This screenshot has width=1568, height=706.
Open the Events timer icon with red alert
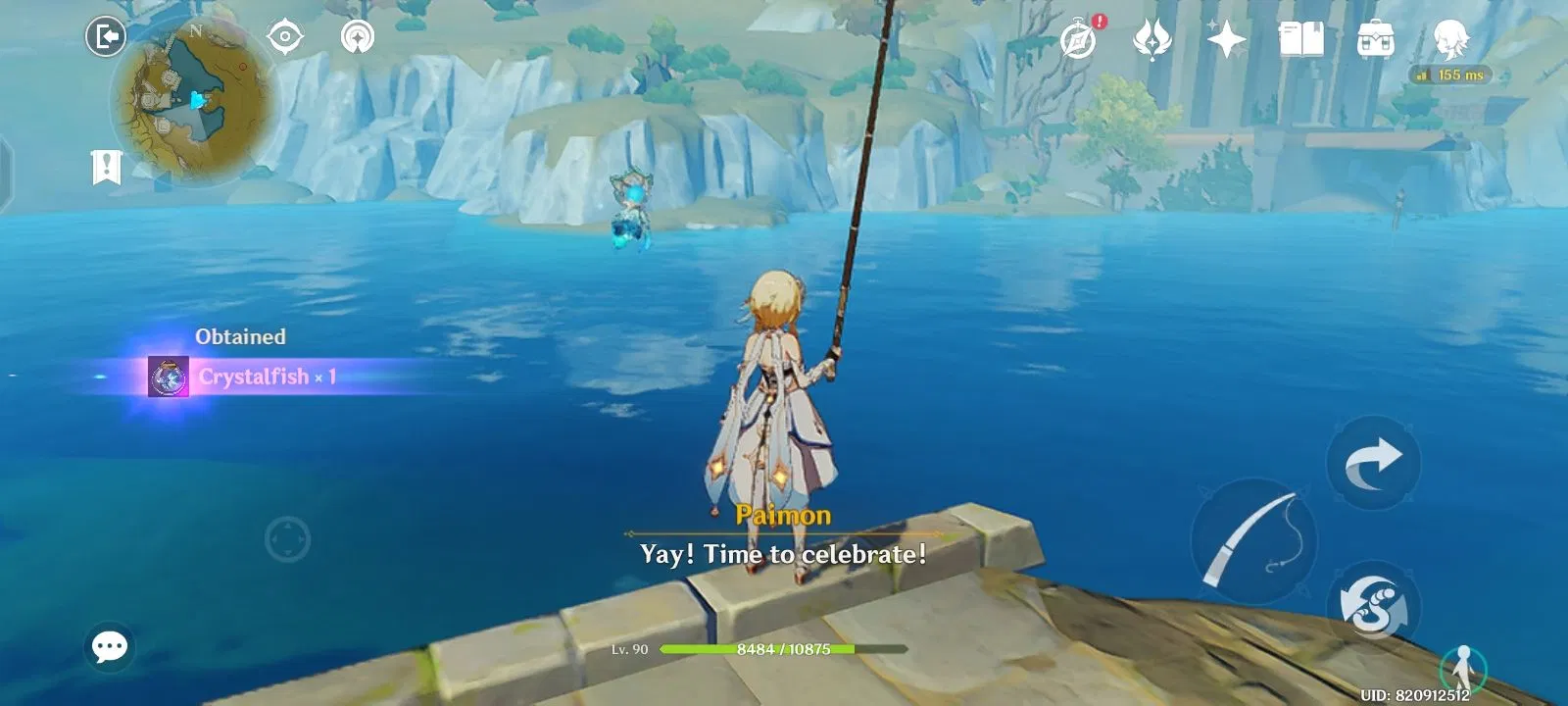point(1076,39)
